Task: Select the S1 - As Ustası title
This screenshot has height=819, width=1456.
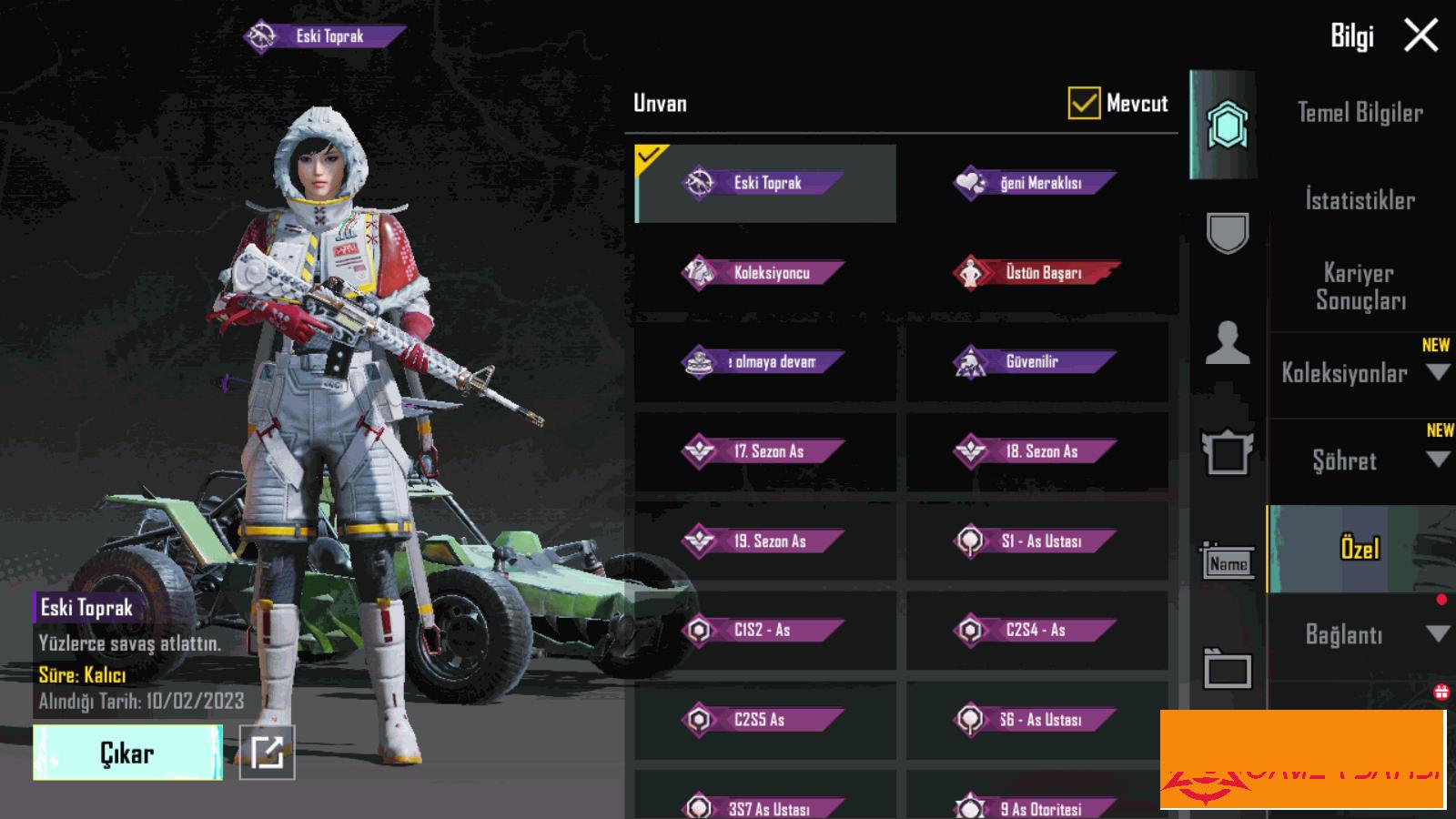Action: [x=1036, y=541]
